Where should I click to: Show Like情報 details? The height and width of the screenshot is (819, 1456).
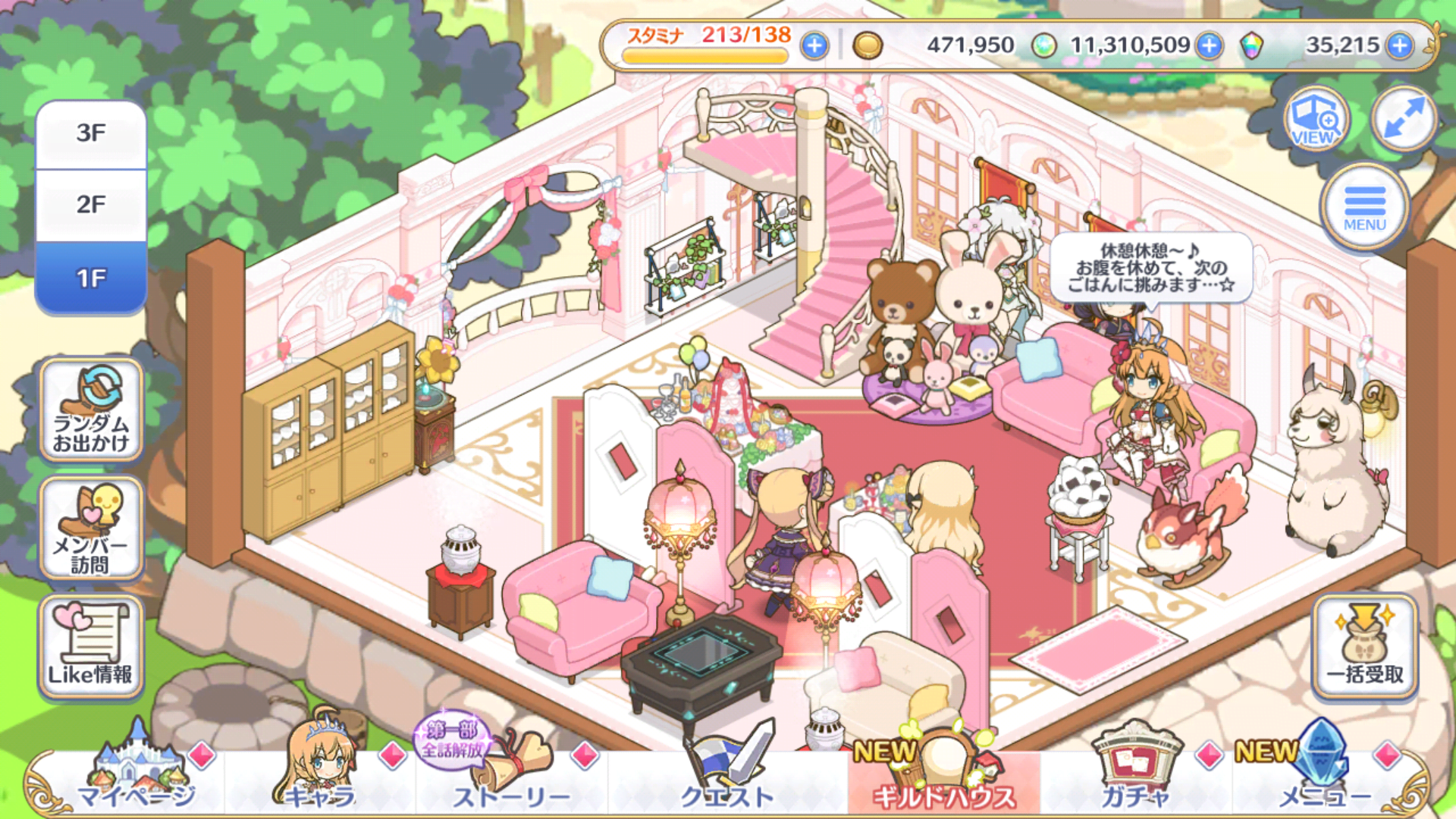(91, 647)
